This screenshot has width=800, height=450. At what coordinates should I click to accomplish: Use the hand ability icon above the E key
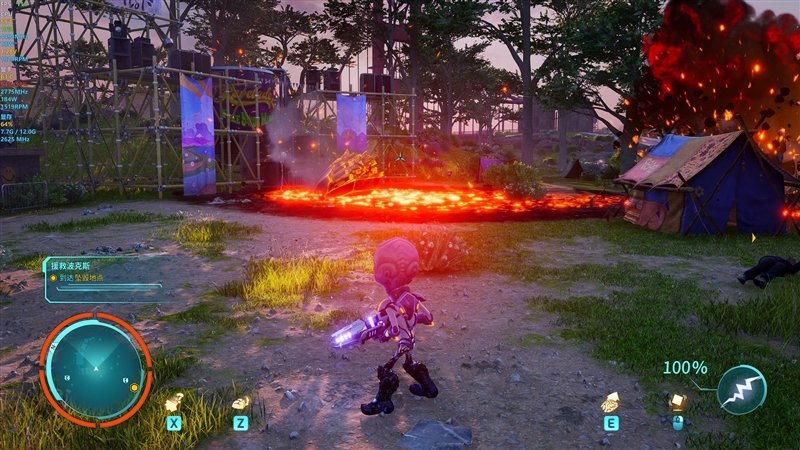point(609,402)
